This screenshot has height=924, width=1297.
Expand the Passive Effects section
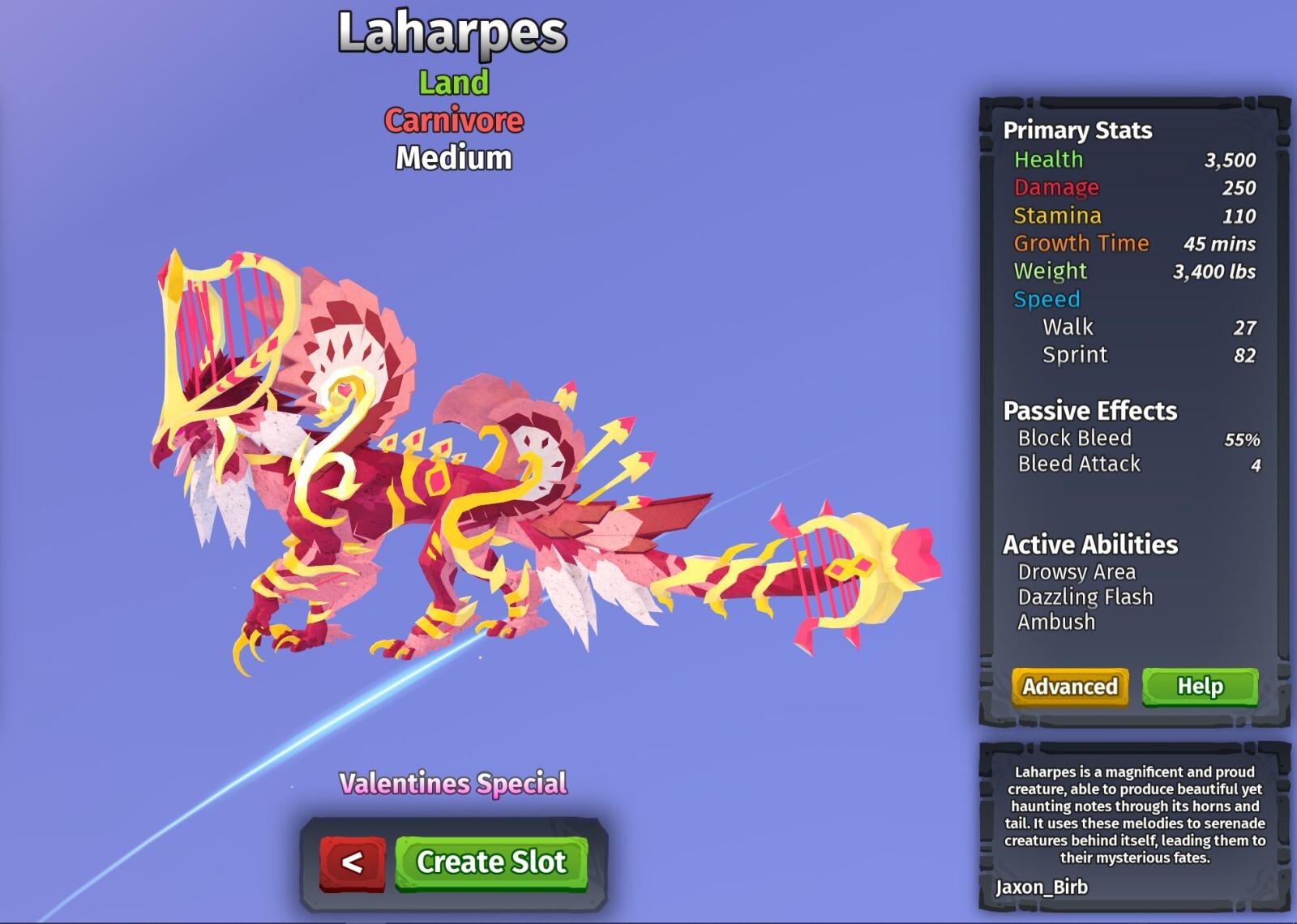pos(1089,411)
